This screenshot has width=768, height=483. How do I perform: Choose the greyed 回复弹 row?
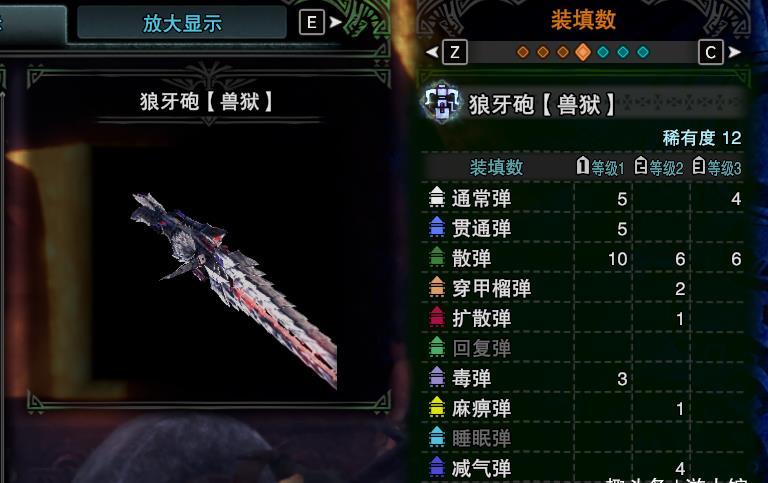(481, 349)
